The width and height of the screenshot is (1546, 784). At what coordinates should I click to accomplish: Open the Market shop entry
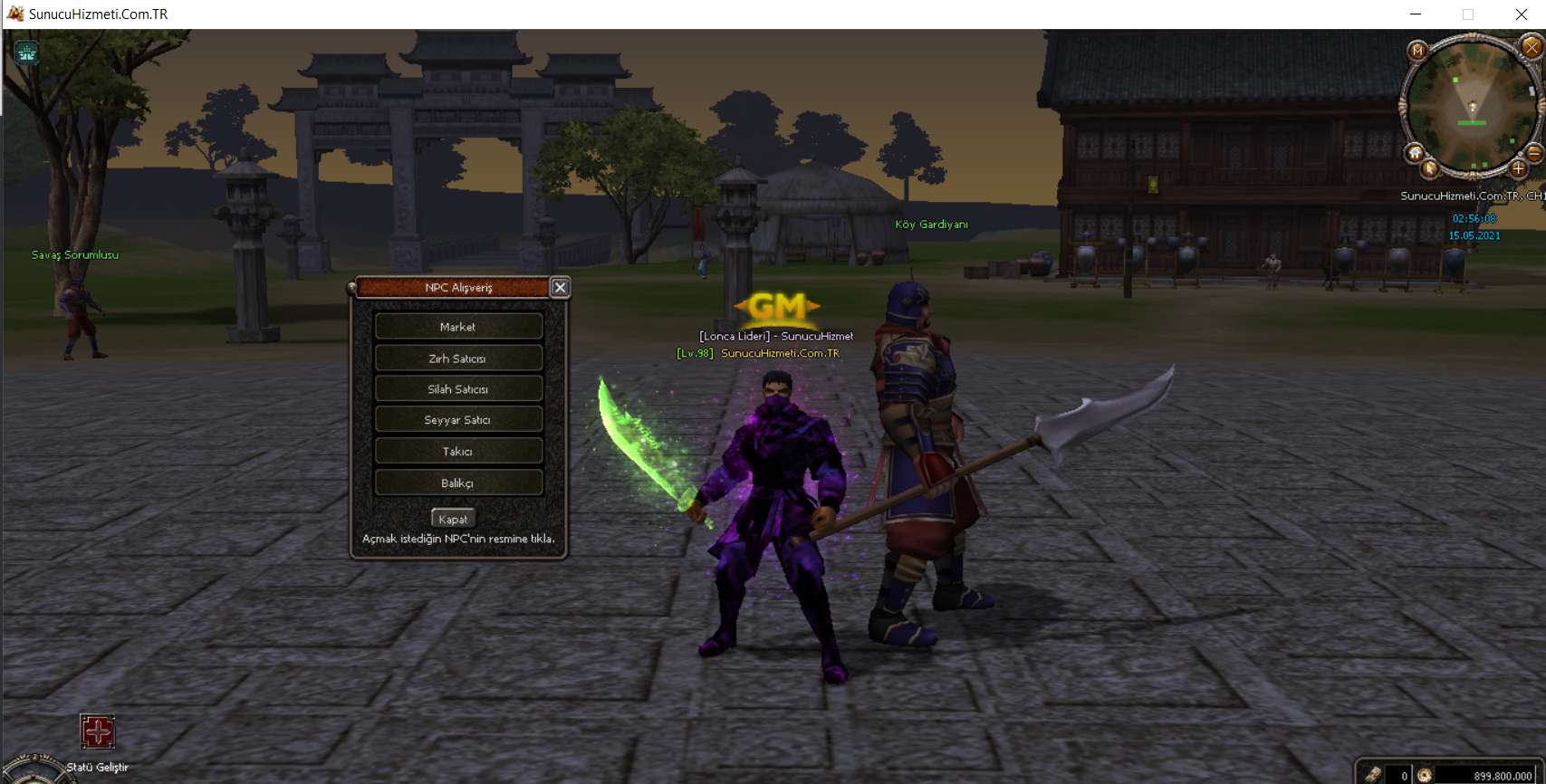point(458,327)
